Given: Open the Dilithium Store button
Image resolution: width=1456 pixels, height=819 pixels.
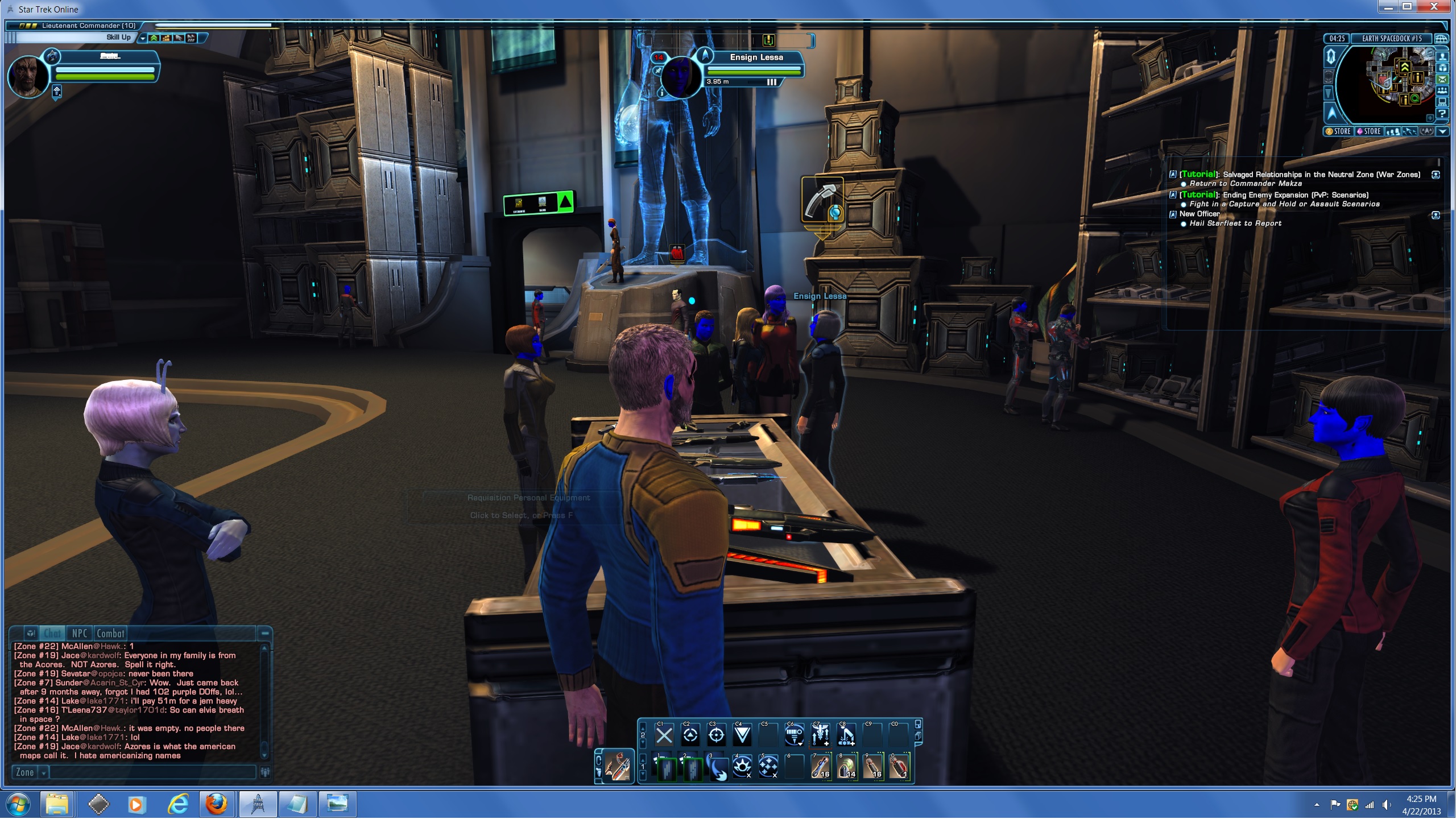Looking at the screenshot, I should 1368,131.
